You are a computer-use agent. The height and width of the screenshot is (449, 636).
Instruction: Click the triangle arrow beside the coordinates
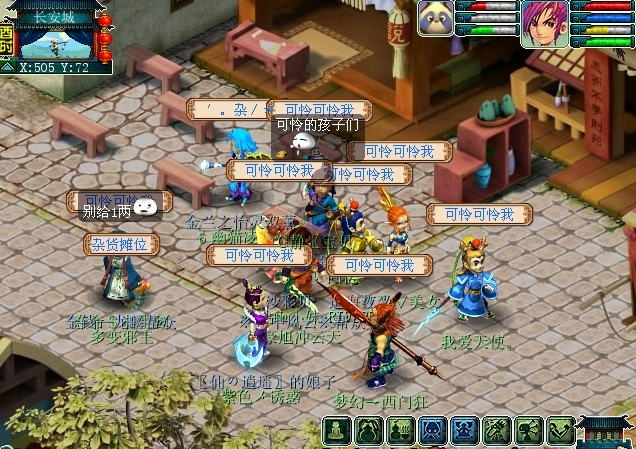(9, 68)
